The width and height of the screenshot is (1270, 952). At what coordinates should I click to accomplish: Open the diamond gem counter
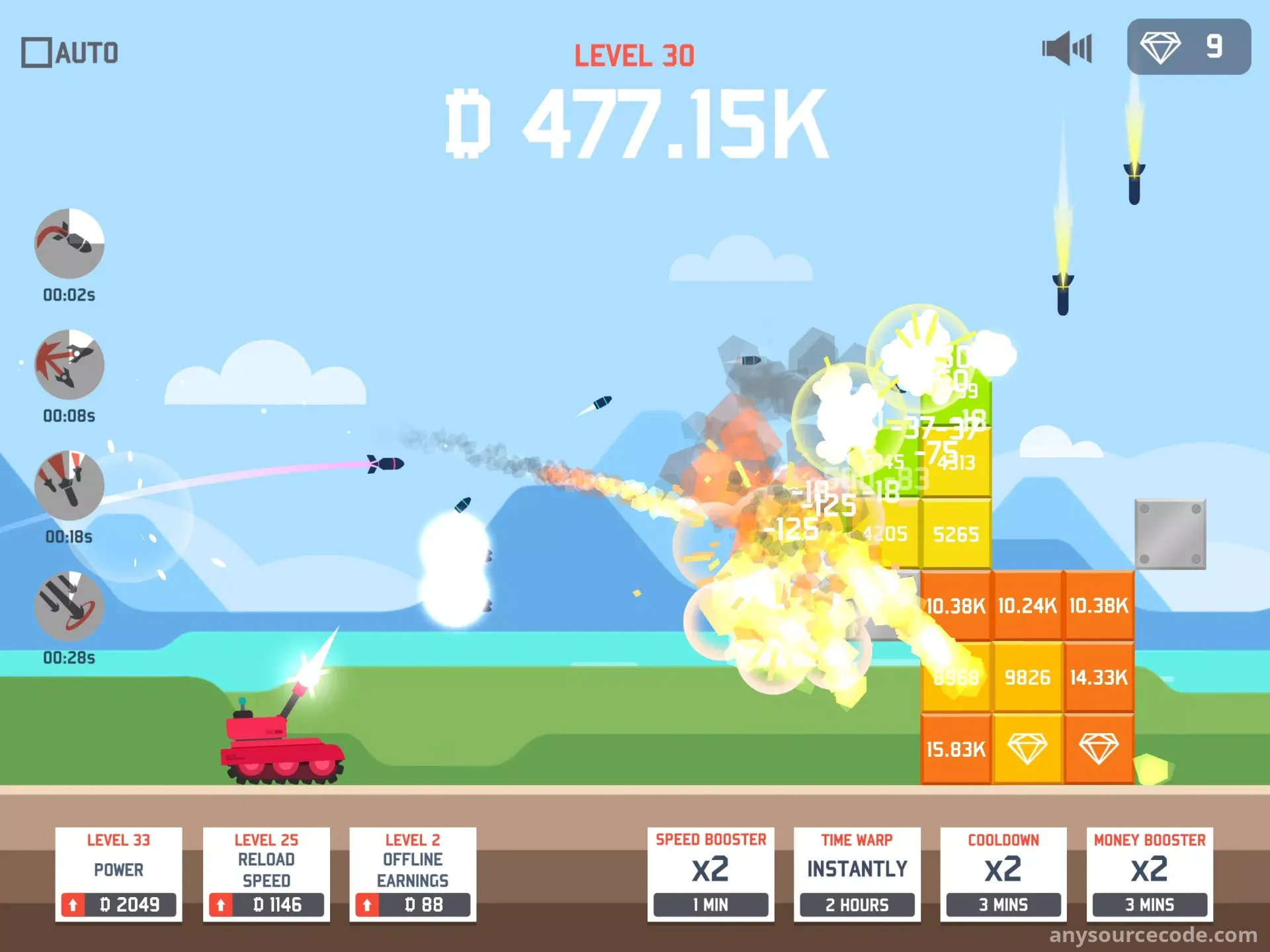click(1188, 47)
